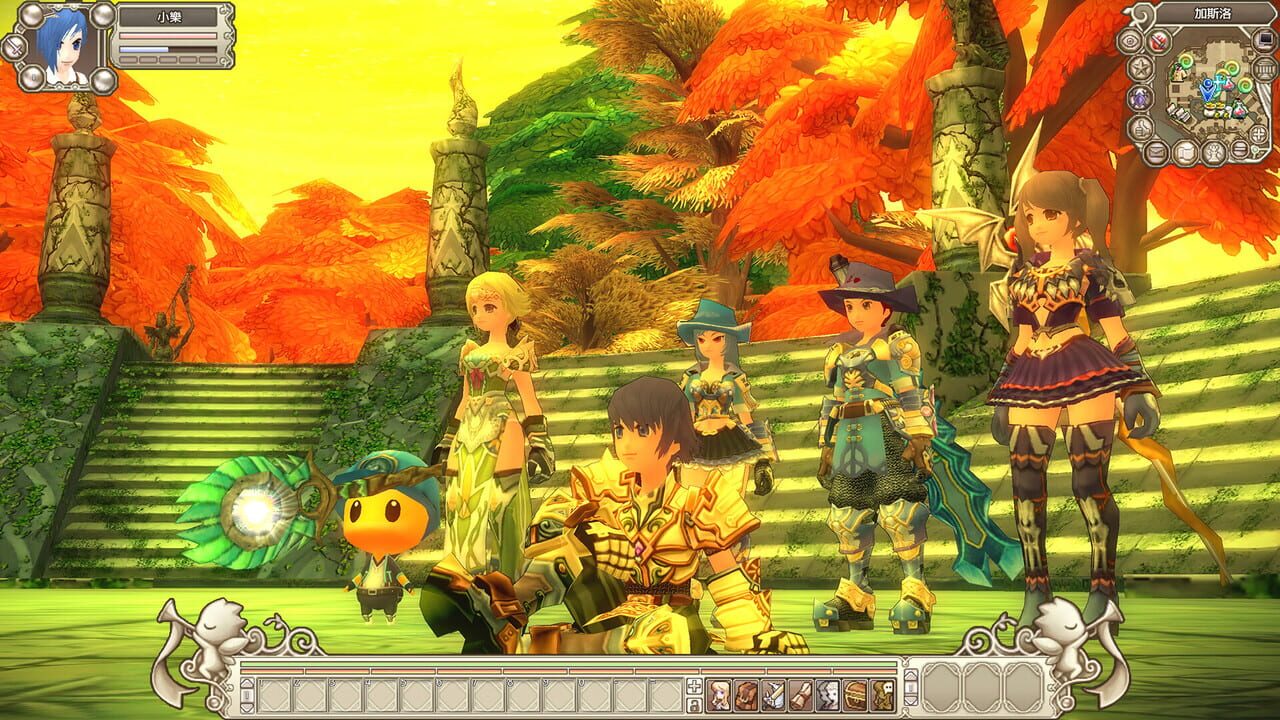Click the thumbs-up icon beside the minimap
The width and height of the screenshot is (1280, 720).
point(1139,127)
